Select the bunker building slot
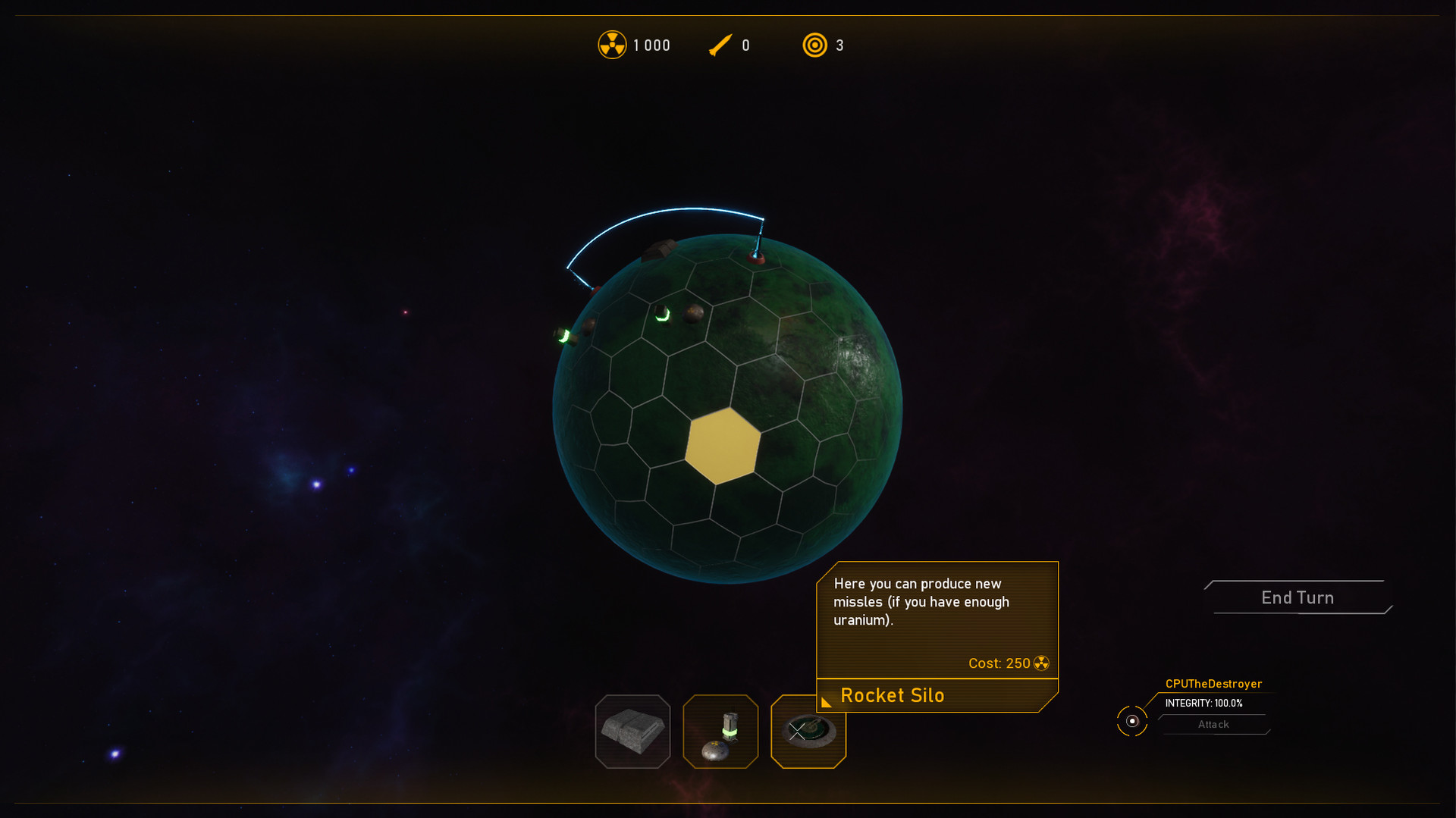Image resolution: width=1456 pixels, height=818 pixels. click(632, 732)
